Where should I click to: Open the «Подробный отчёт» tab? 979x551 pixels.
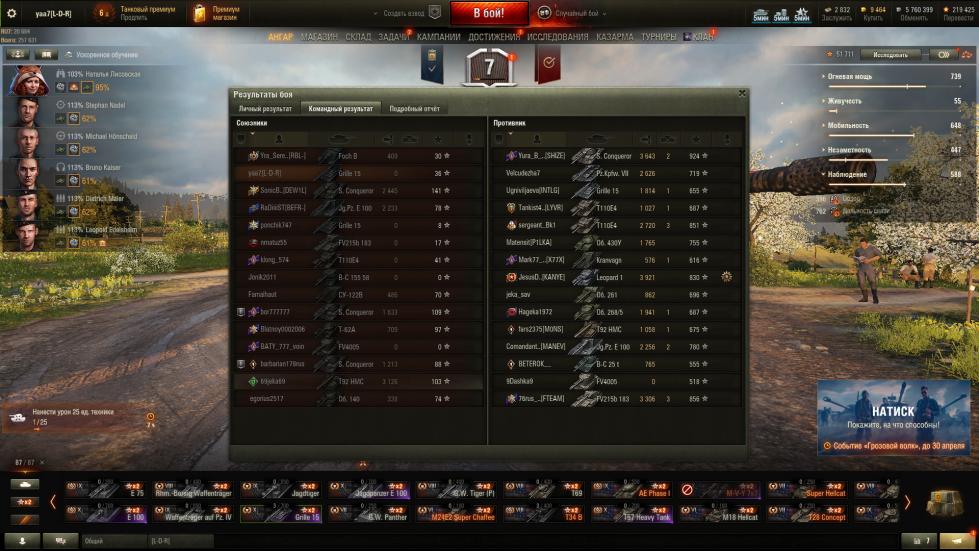tap(414, 108)
